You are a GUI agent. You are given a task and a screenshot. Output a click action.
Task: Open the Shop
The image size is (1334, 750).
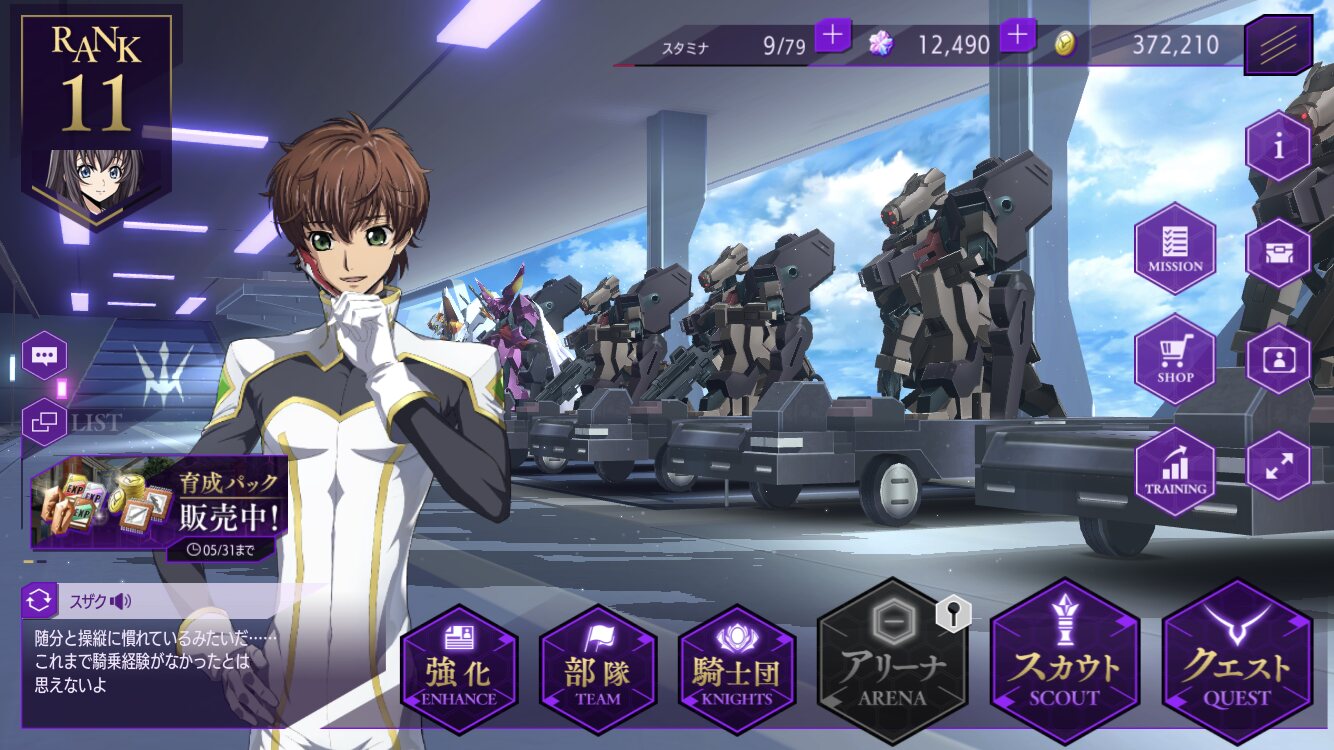coord(1175,359)
